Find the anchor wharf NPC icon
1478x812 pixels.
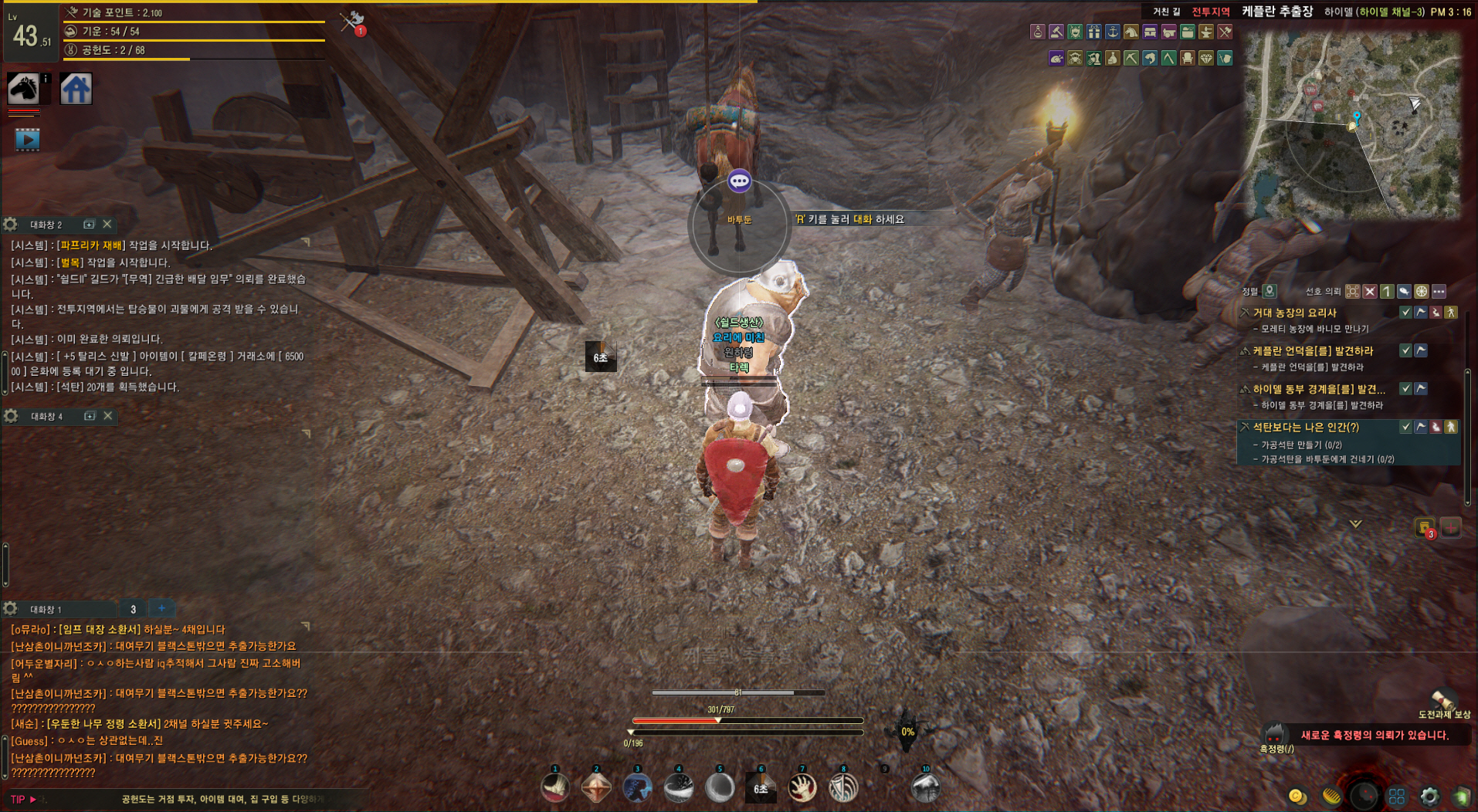pos(1112,32)
